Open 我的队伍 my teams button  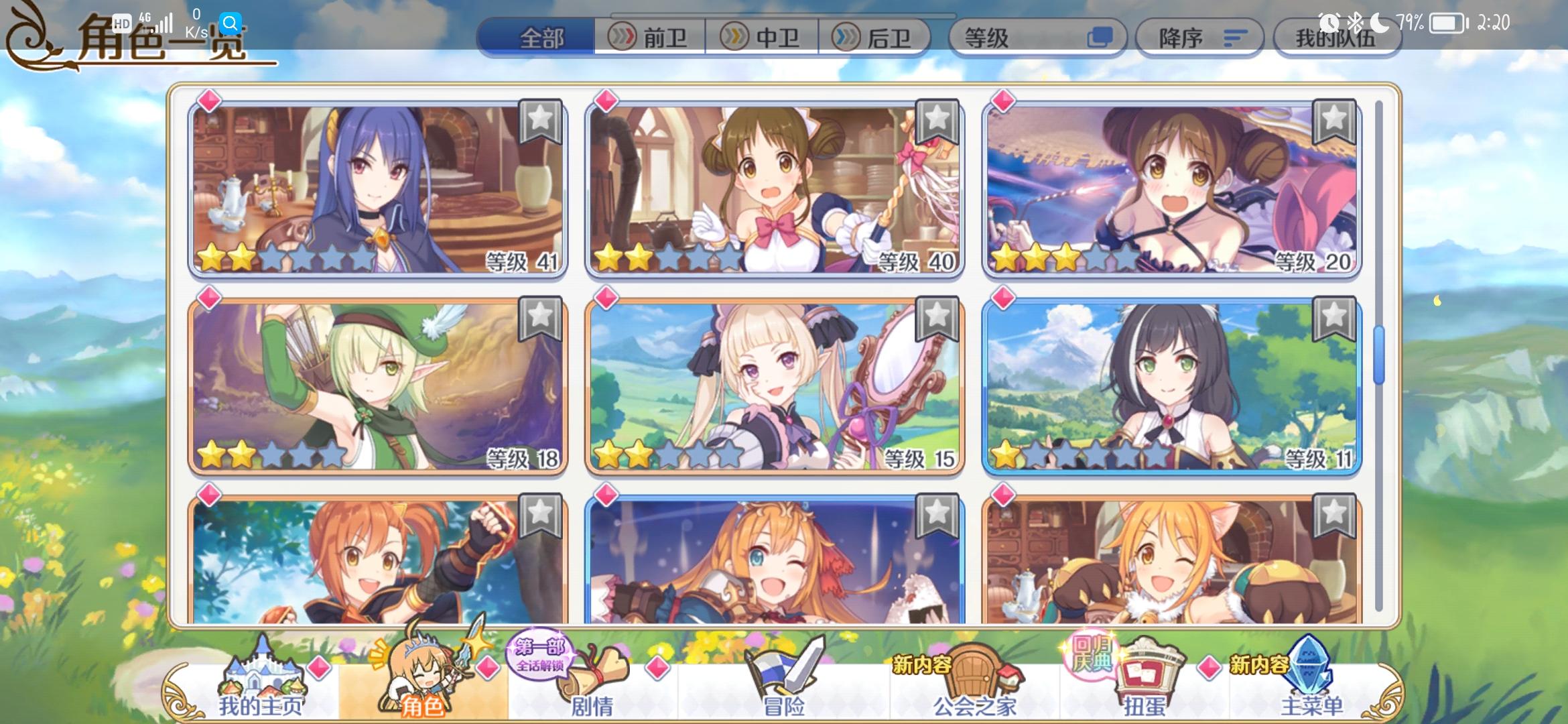[1337, 38]
